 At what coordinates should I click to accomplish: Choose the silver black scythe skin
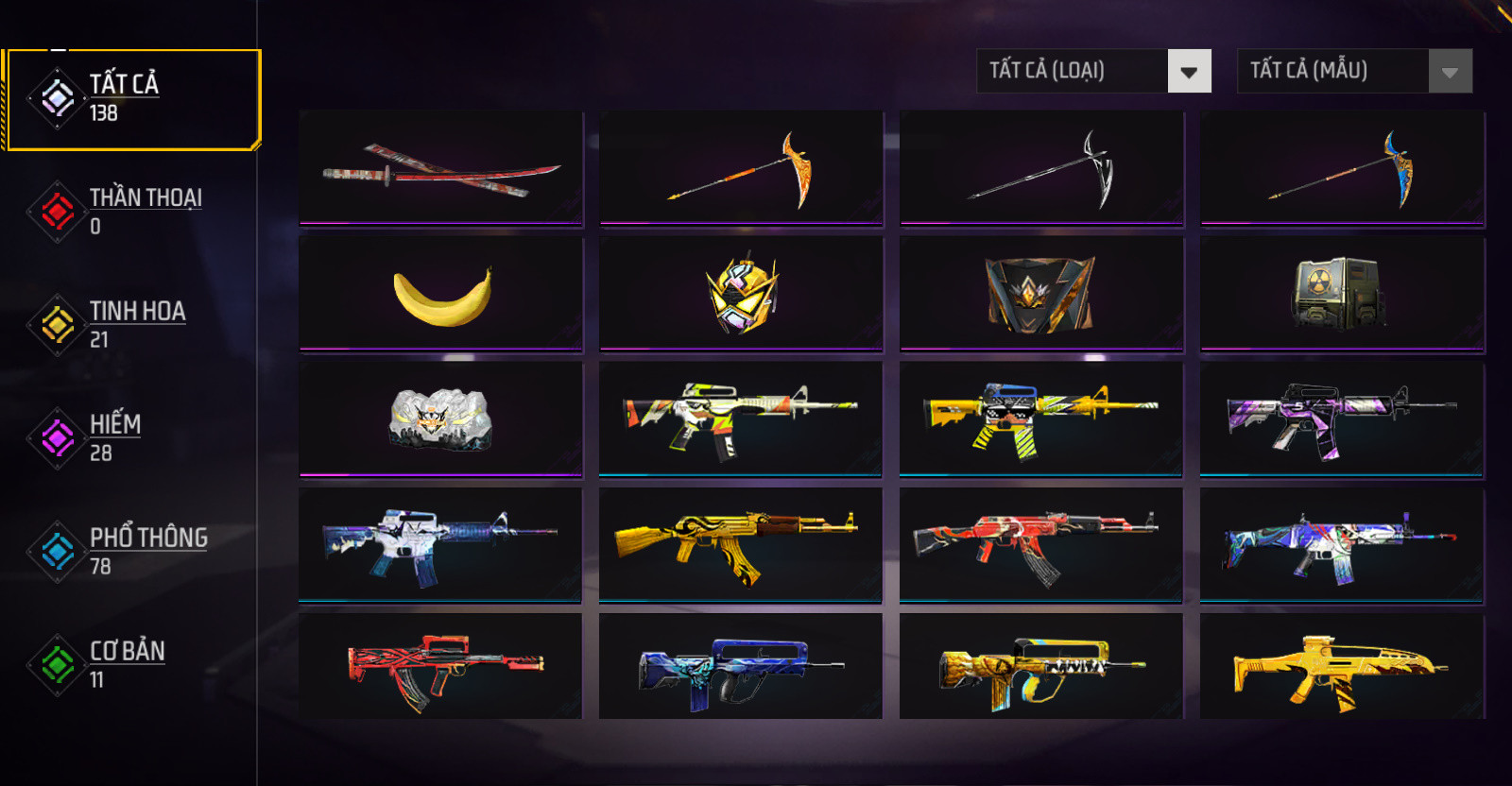pos(1041,168)
